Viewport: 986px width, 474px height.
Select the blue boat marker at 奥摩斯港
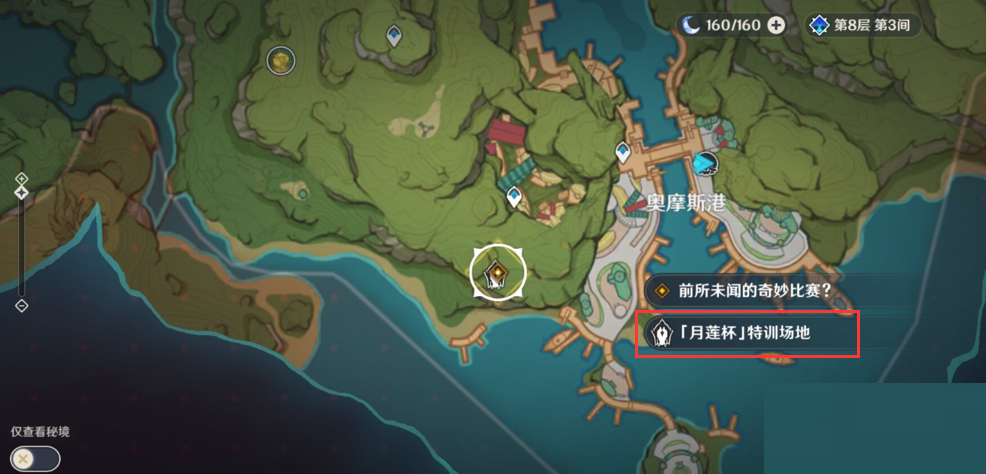(706, 164)
